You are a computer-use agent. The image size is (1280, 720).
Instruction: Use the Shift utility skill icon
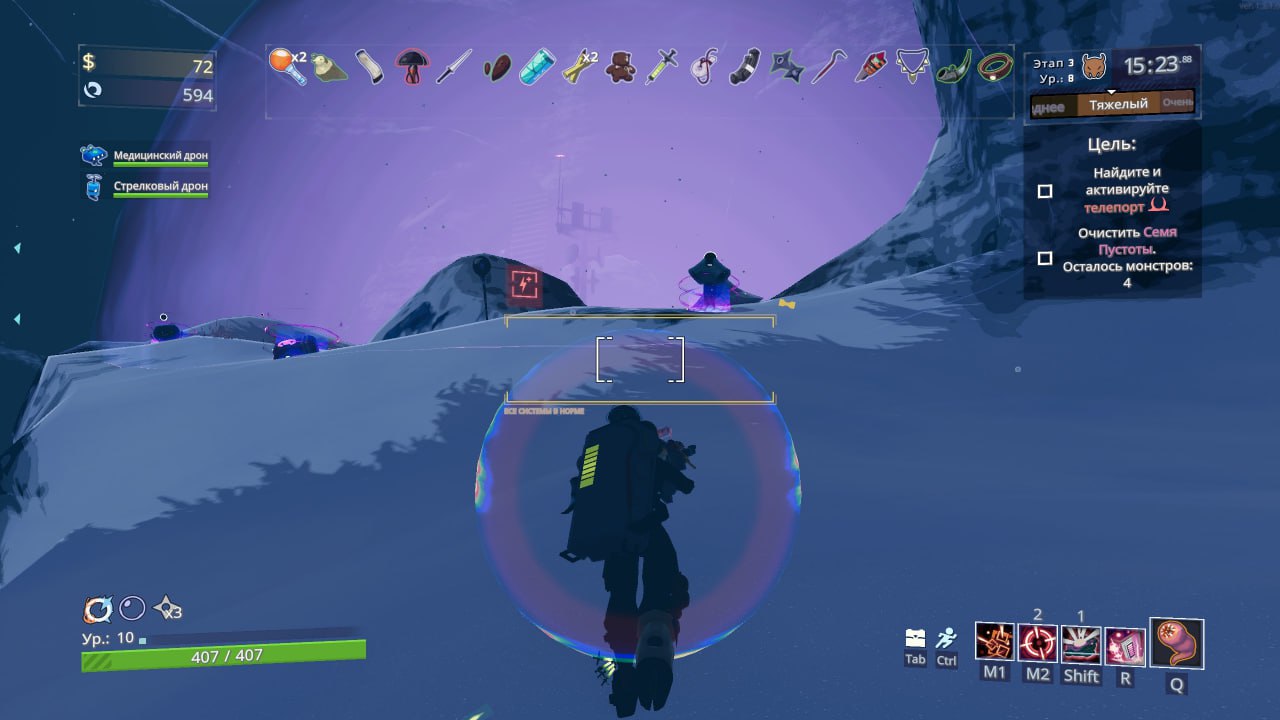[x=1080, y=644]
